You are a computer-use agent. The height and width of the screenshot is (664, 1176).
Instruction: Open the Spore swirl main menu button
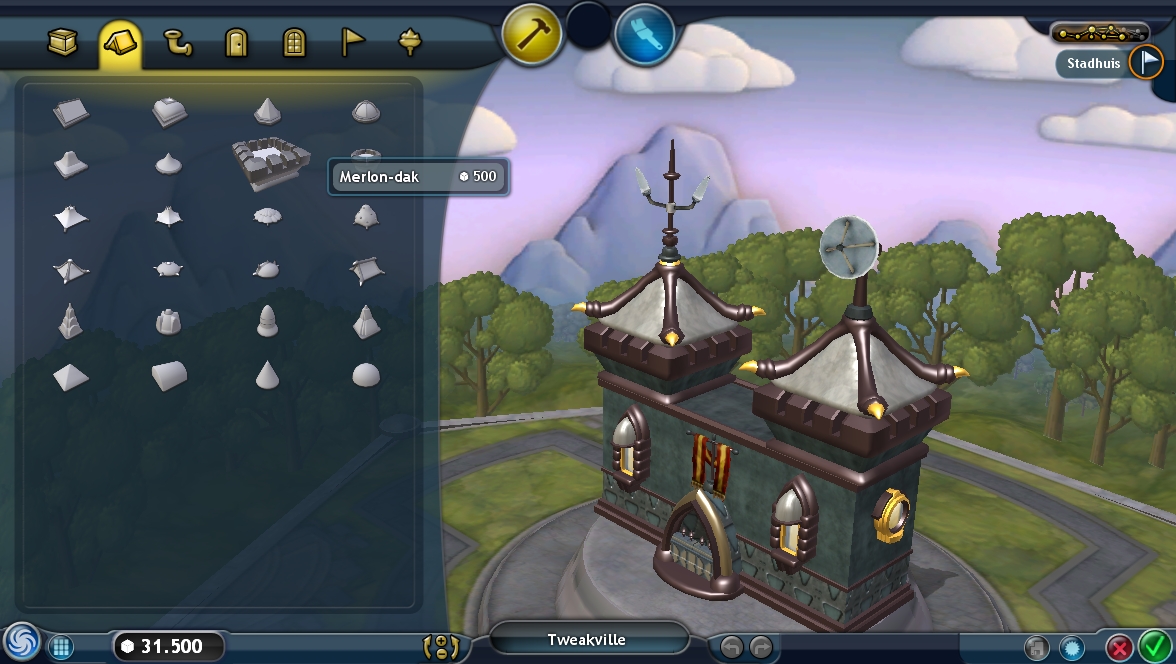click(20, 643)
